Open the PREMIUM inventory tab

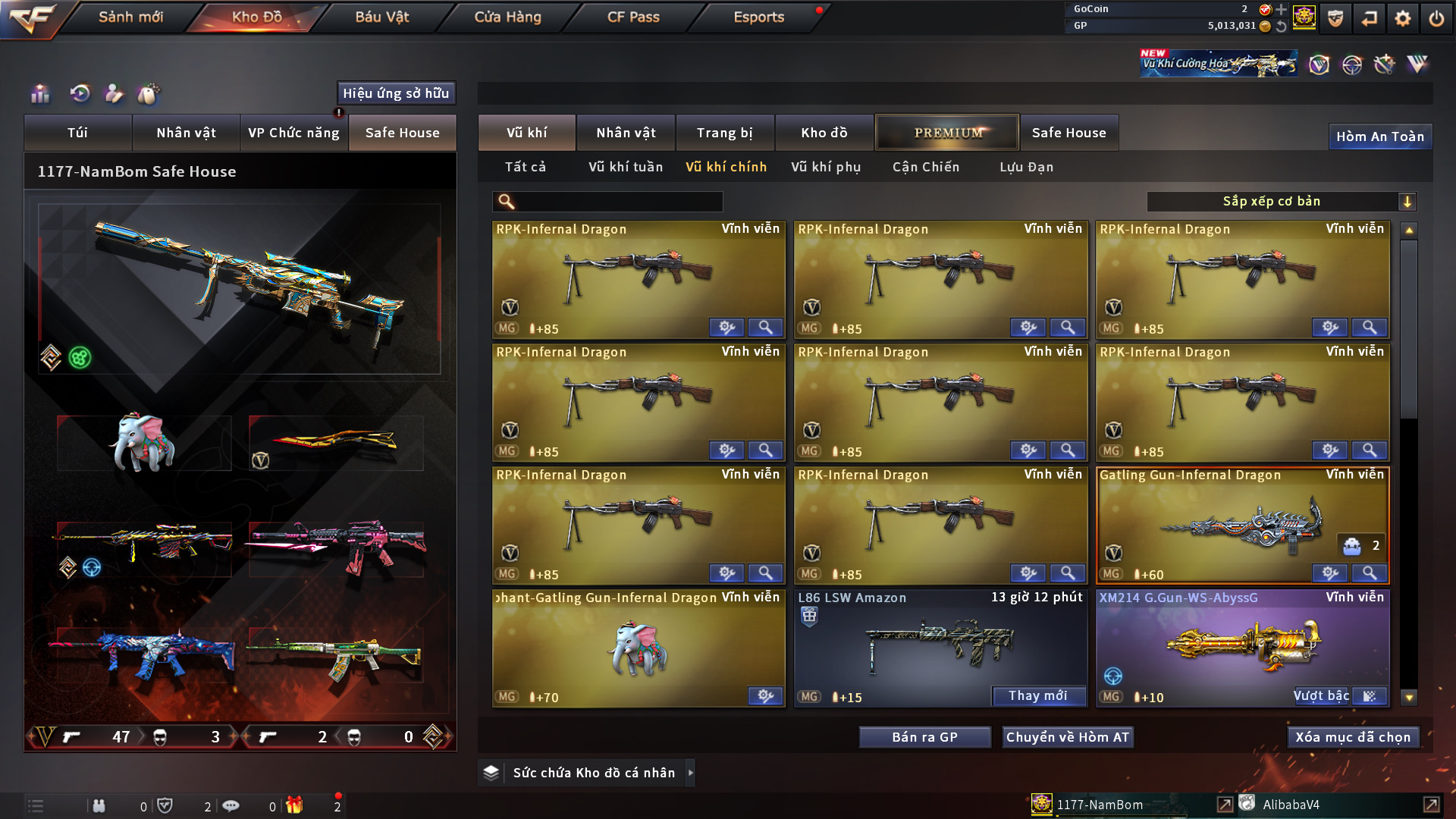coord(947,133)
